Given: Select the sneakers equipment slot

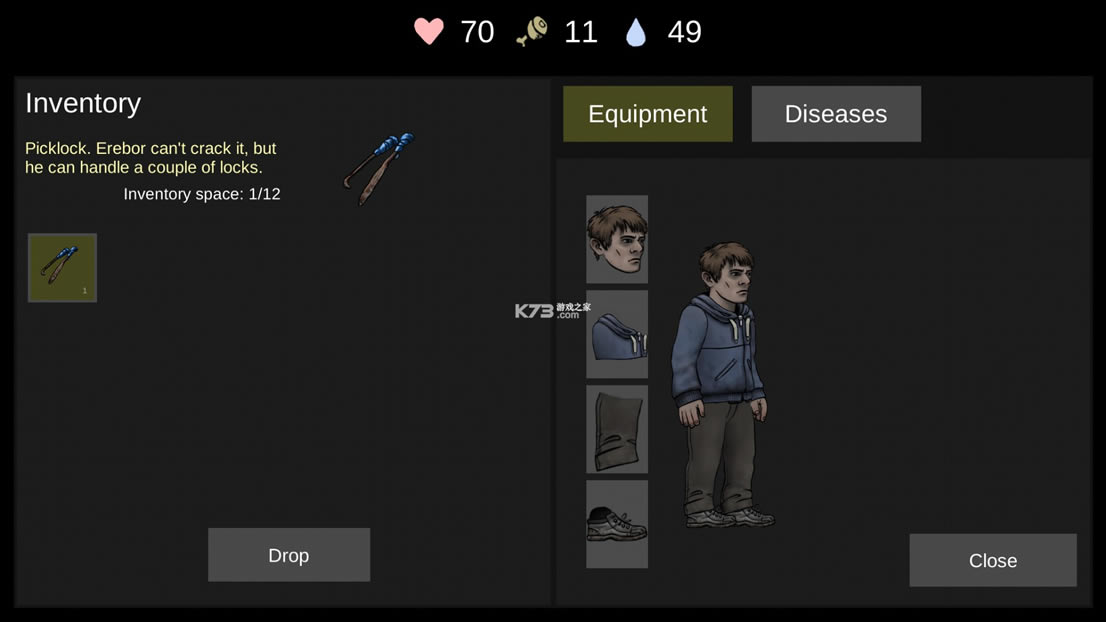Looking at the screenshot, I should pos(616,524).
